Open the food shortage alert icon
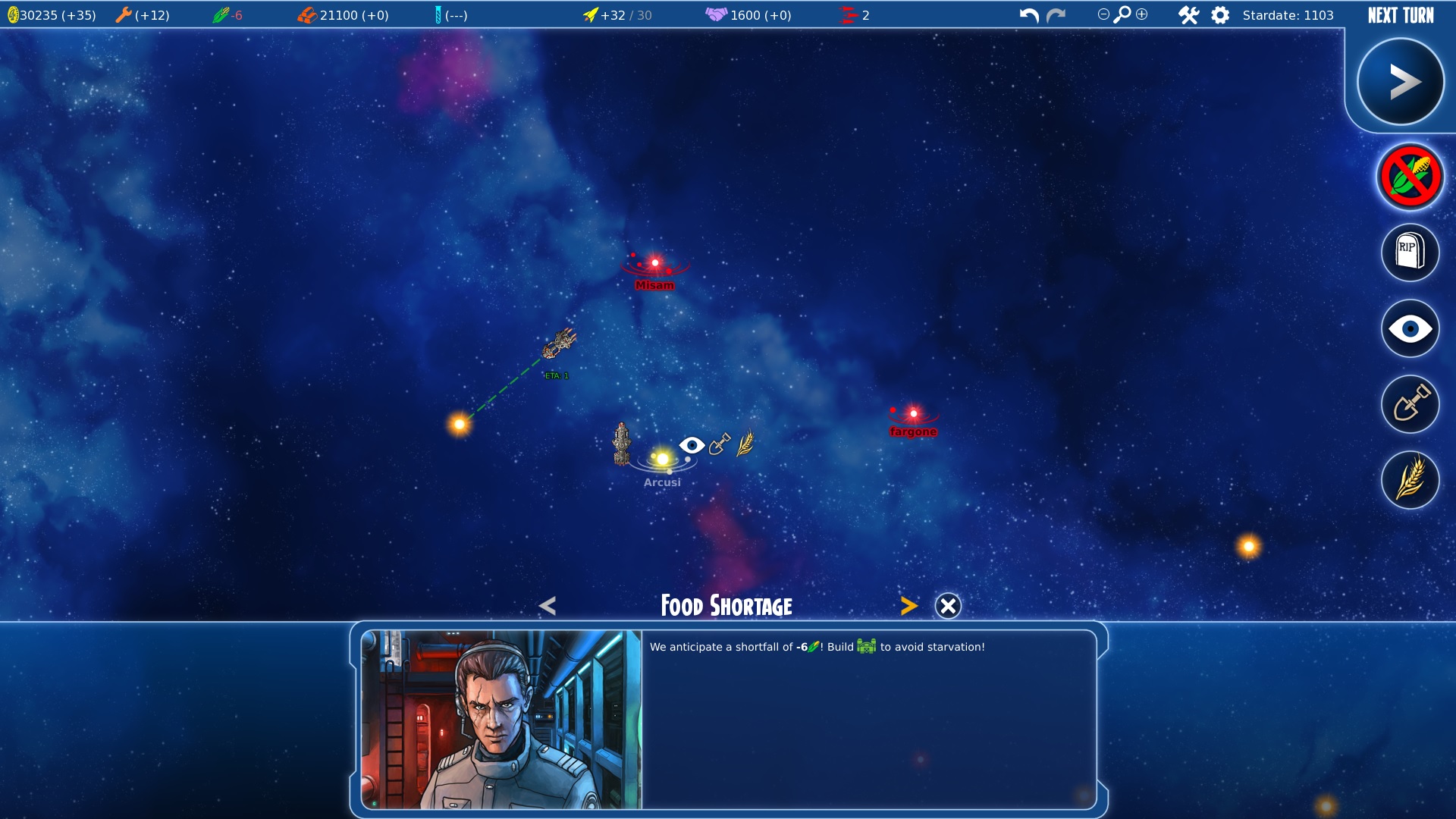 tap(1410, 177)
